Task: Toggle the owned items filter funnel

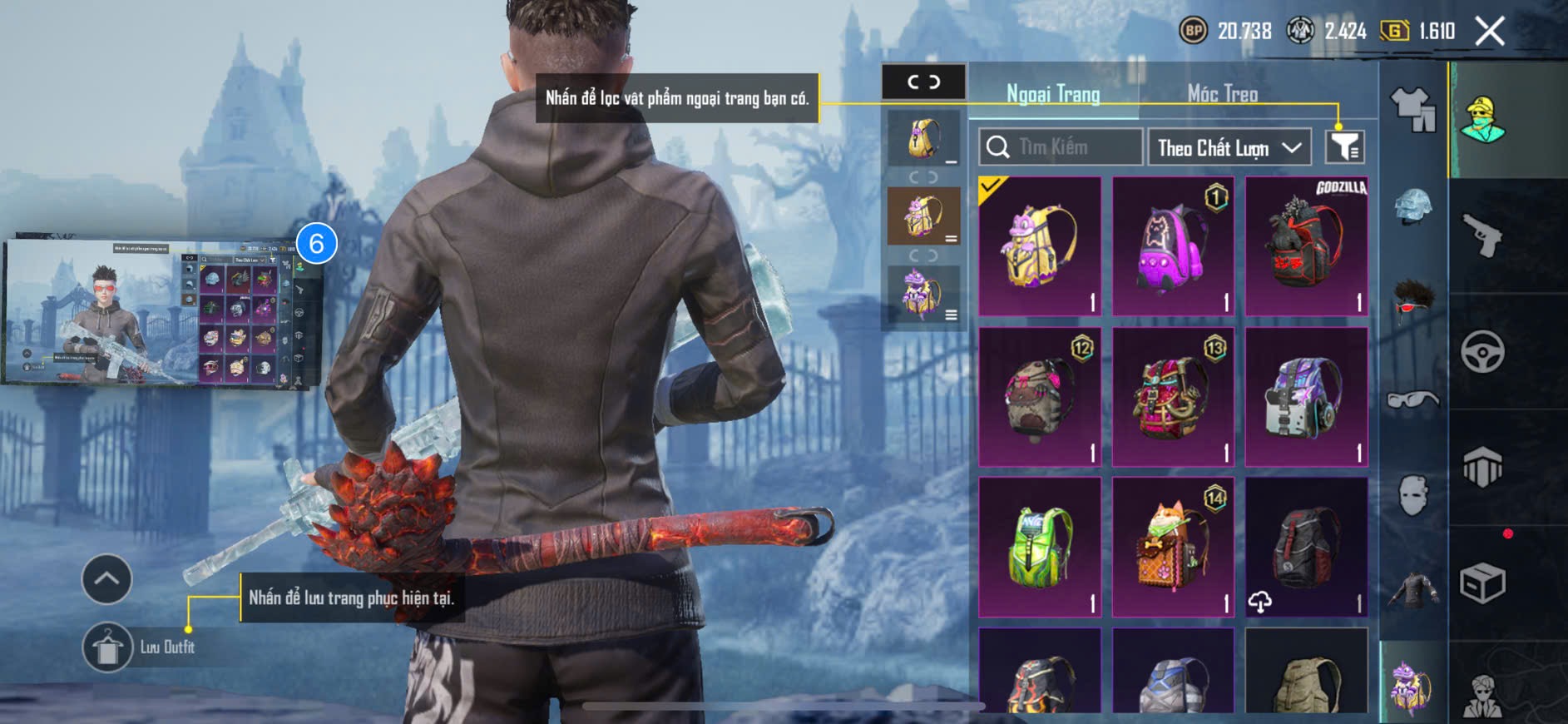Action: pyautogui.click(x=1344, y=147)
